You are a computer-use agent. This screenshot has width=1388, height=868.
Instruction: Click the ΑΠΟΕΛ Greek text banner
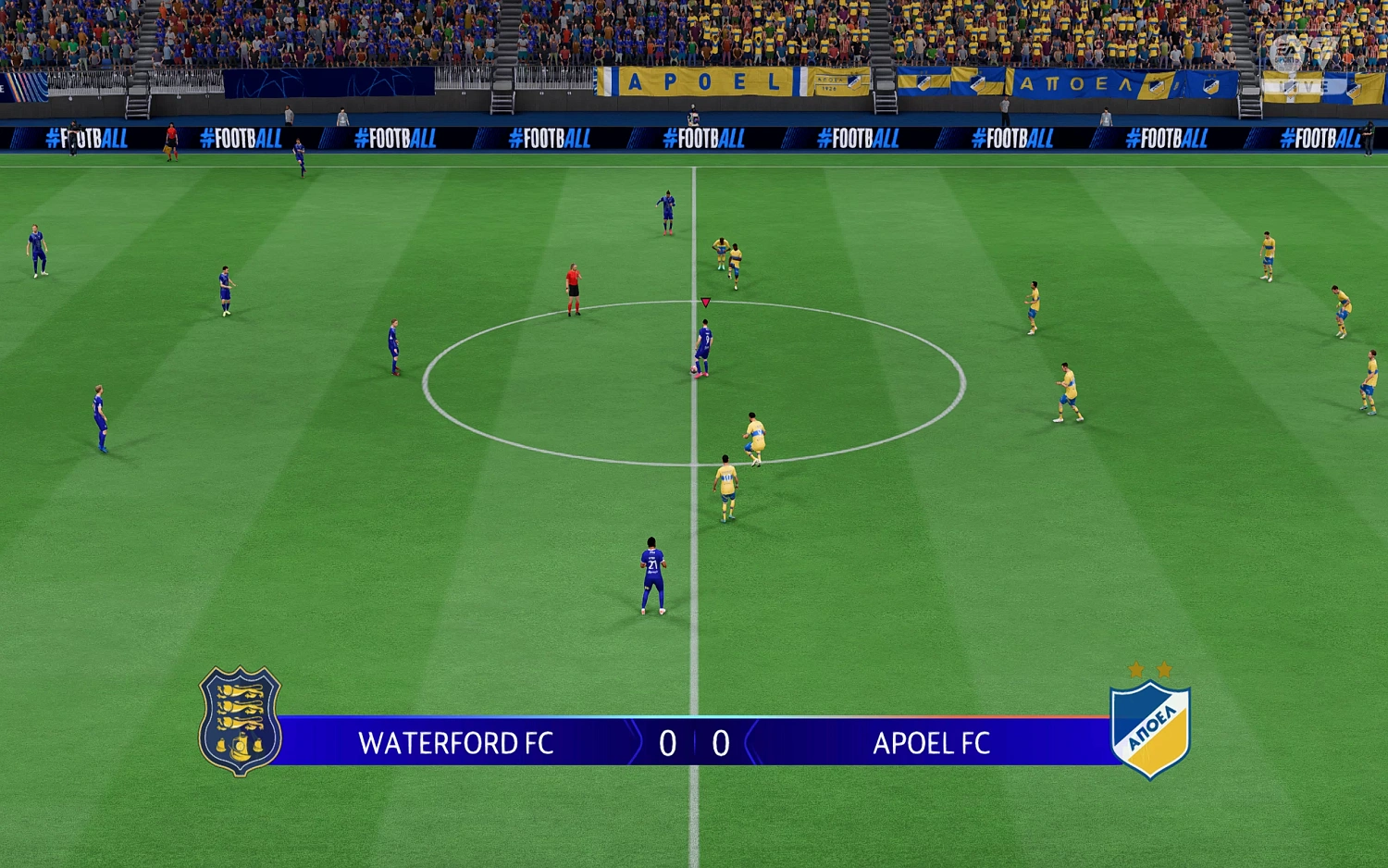tap(1078, 83)
